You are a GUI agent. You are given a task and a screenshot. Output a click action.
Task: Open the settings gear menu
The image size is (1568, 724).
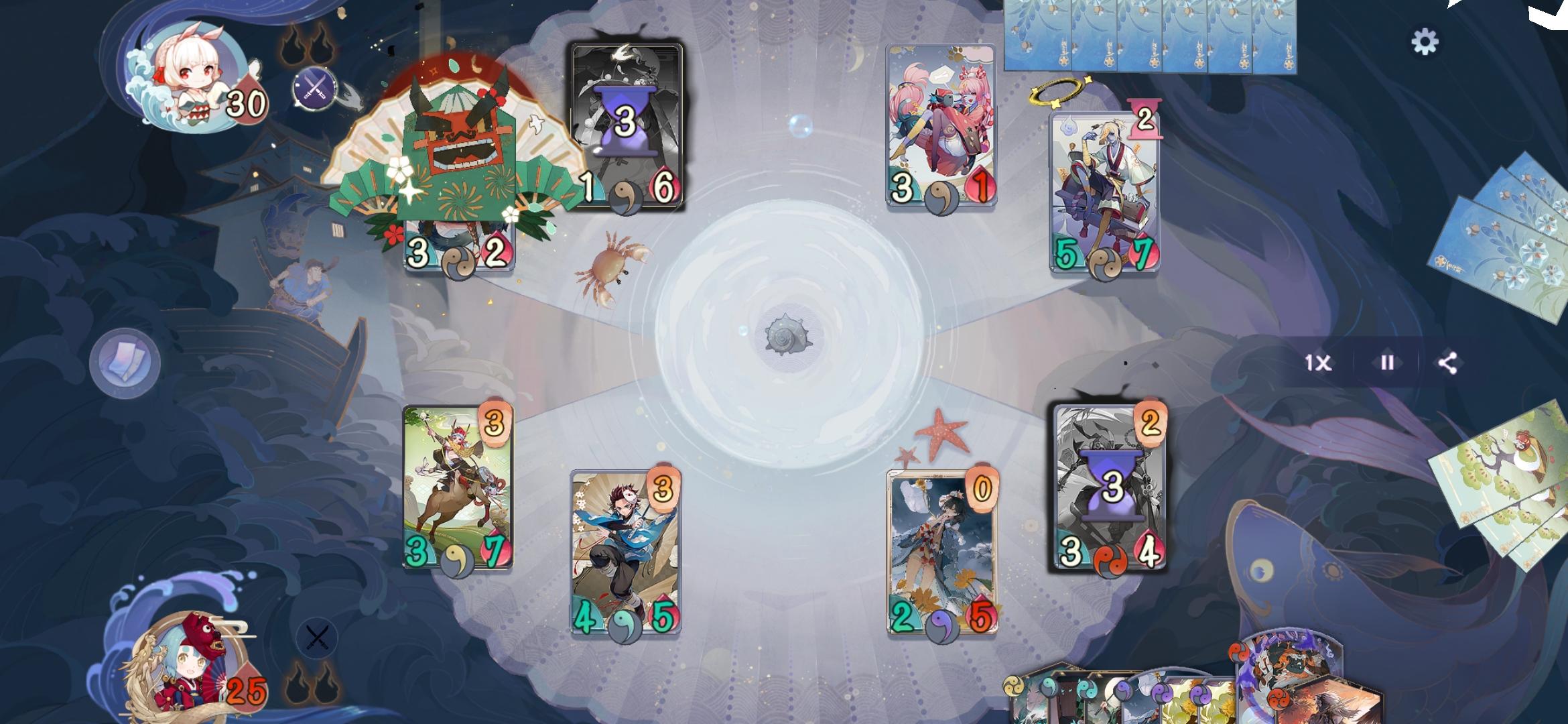(1427, 40)
